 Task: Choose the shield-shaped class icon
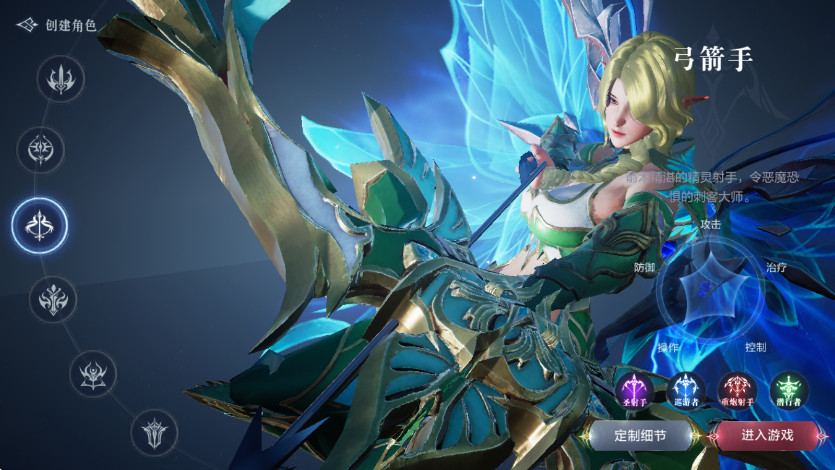(x=156, y=433)
